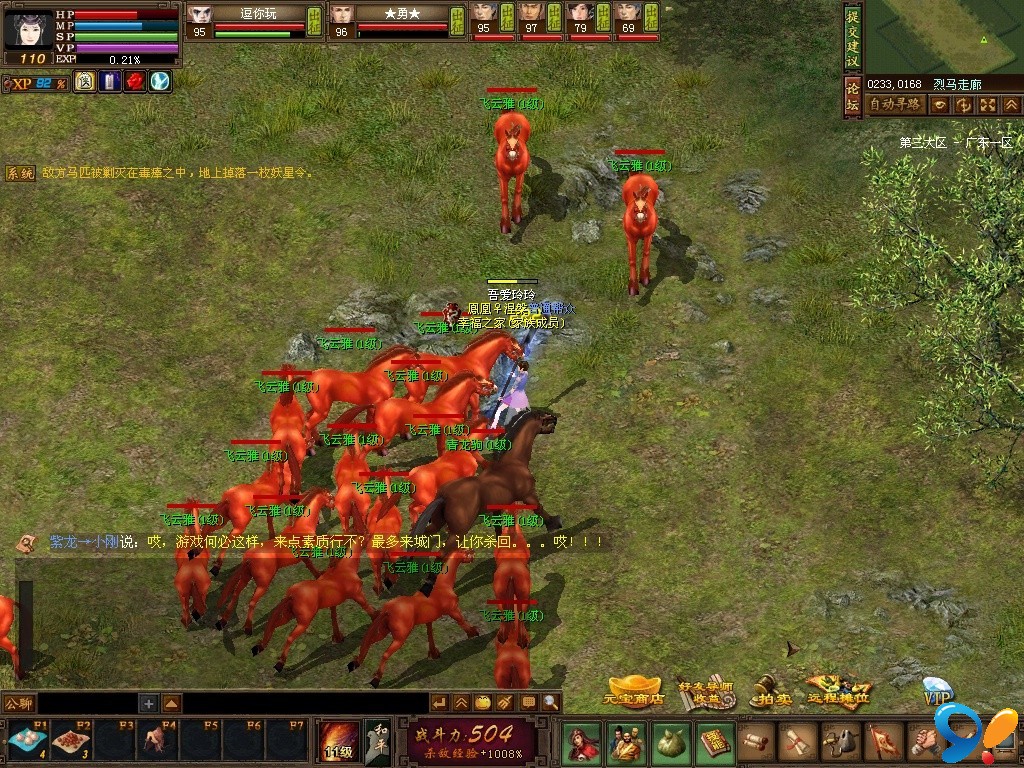The height and width of the screenshot is (768, 1024).
Task: Select party member 逗你玩's portrait
Action: click(x=198, y=13)
